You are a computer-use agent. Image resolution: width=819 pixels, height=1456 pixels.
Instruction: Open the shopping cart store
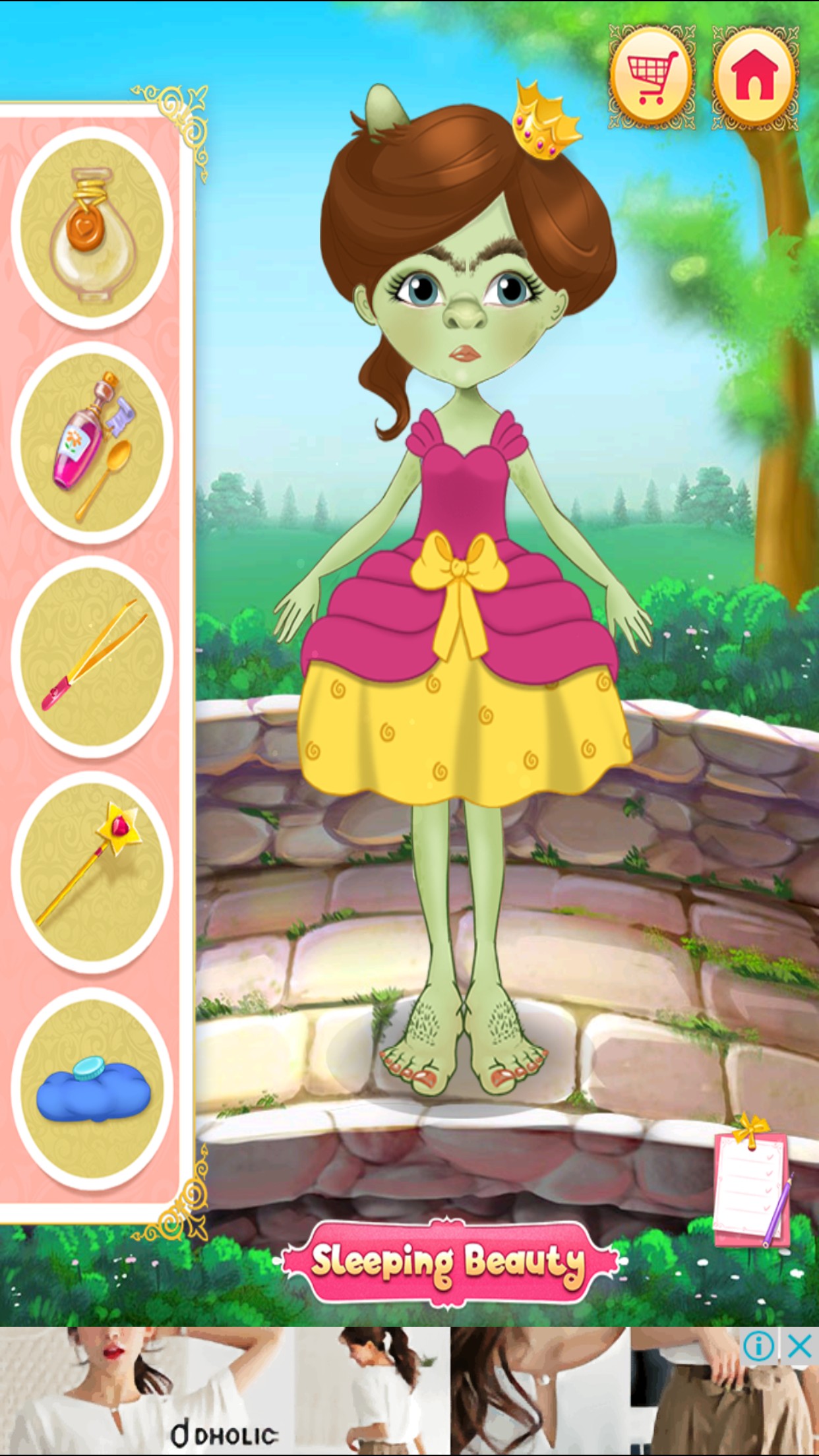[x=651, y=78]
